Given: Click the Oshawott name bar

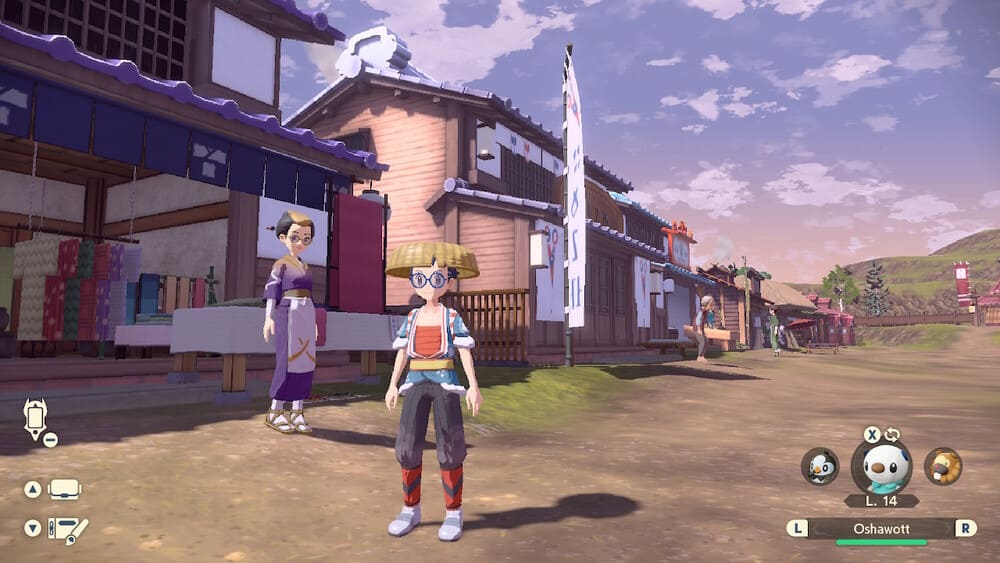Looking at the screenshot, I should click(x=880, y=528).
